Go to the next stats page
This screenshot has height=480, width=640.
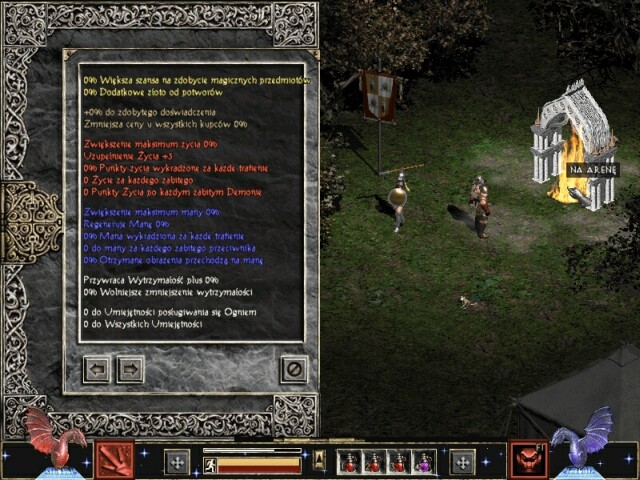click(x=130, y=369)
